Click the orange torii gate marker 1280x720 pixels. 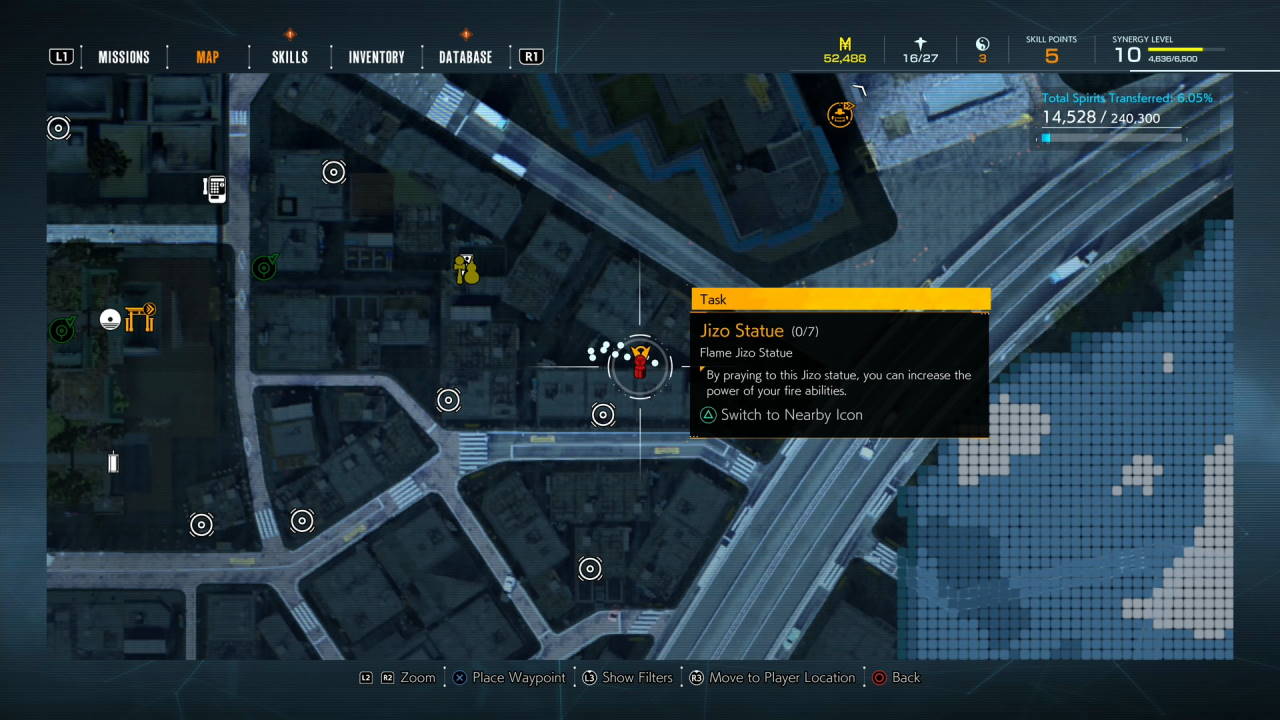pos(141,318)
